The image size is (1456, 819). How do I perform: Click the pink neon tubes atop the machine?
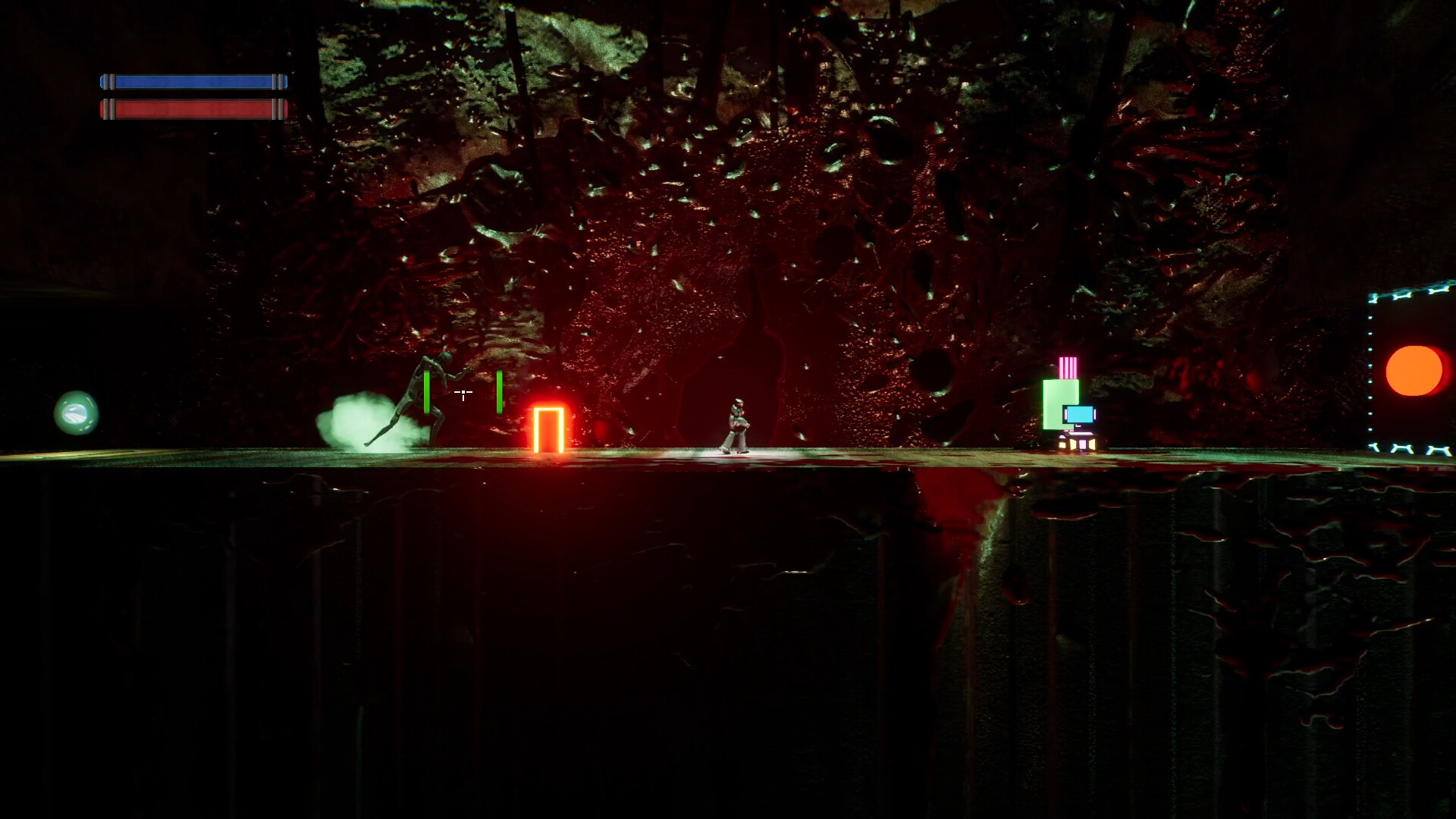1068,368
